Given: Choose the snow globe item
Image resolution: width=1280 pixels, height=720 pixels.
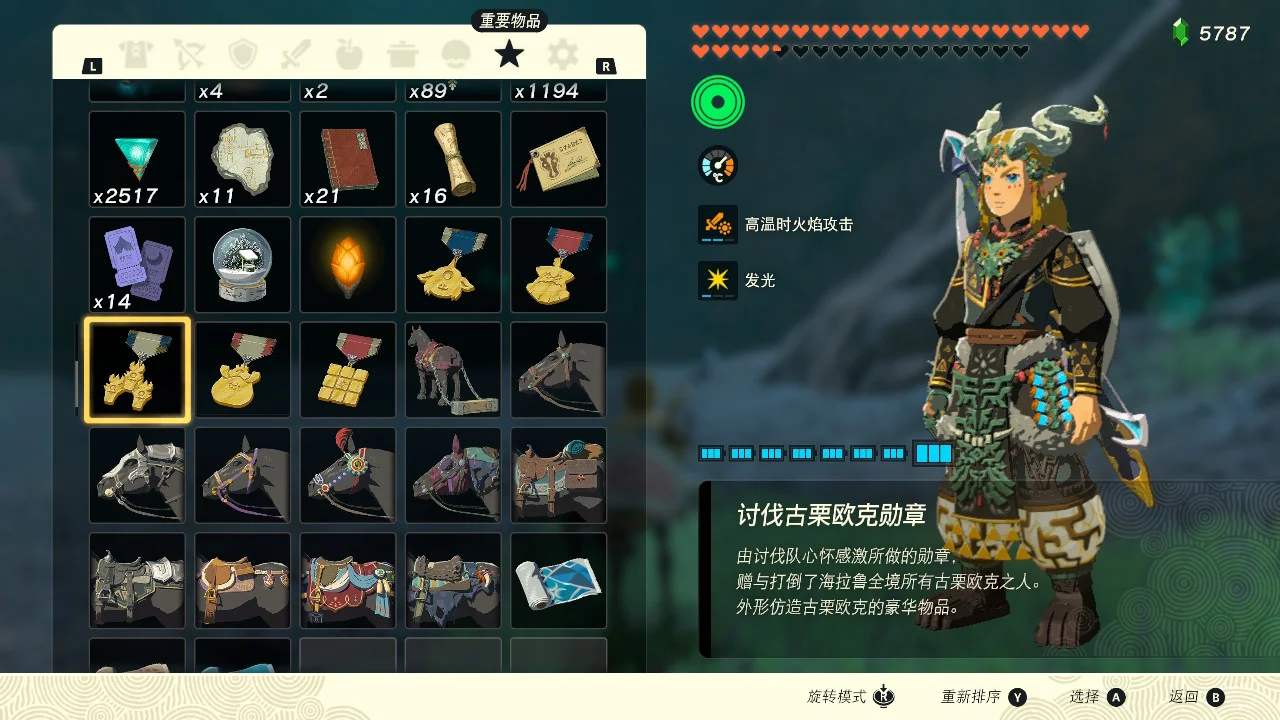Looking at the screenshot, I should [x=243, y=265].
